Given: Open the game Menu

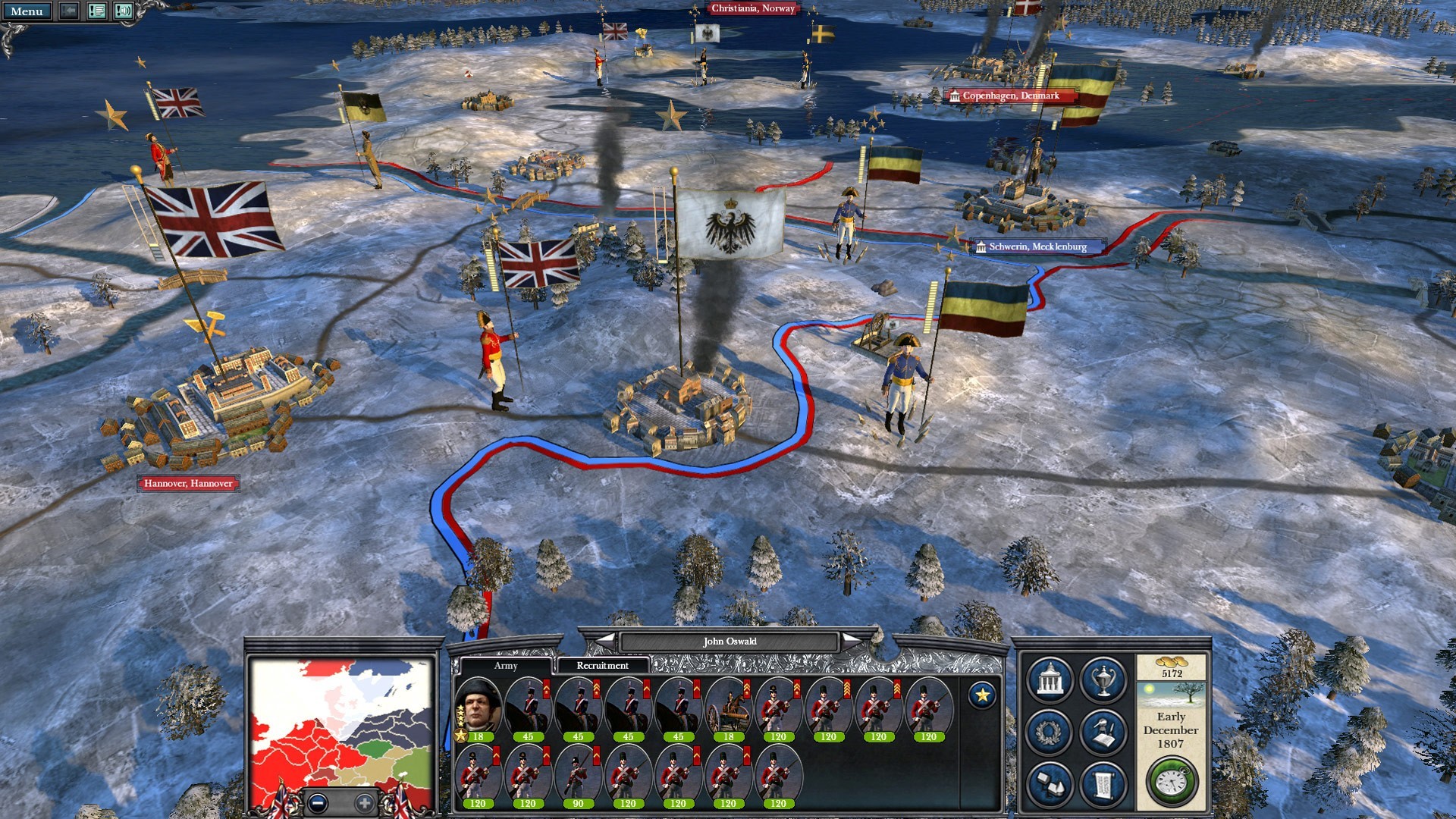Looking at the screenshot, I should point(27,11).
